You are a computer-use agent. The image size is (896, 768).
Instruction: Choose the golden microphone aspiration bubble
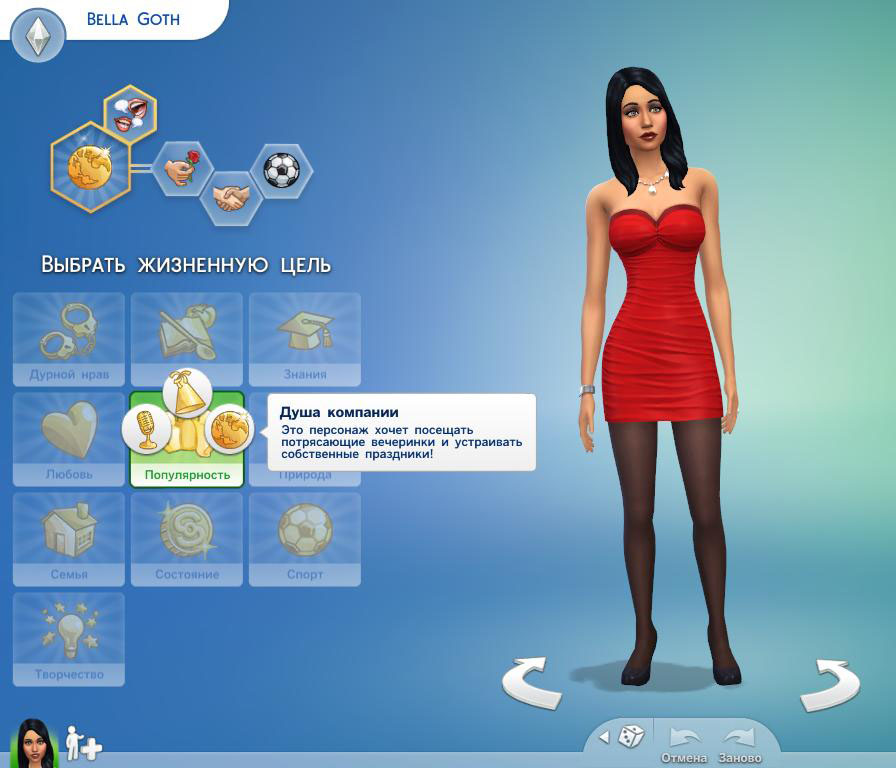tap(147, 429)
